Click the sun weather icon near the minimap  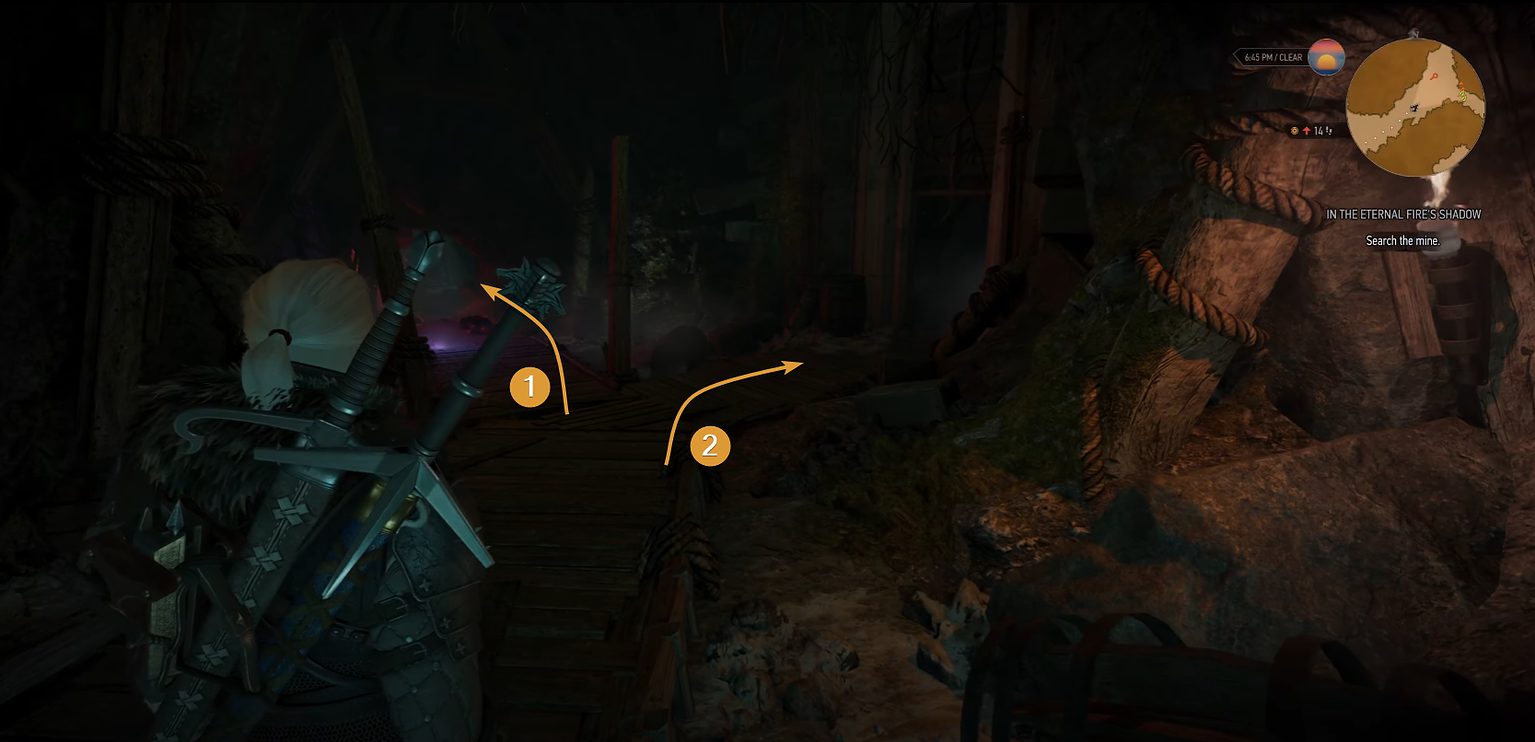[1325, 57]
